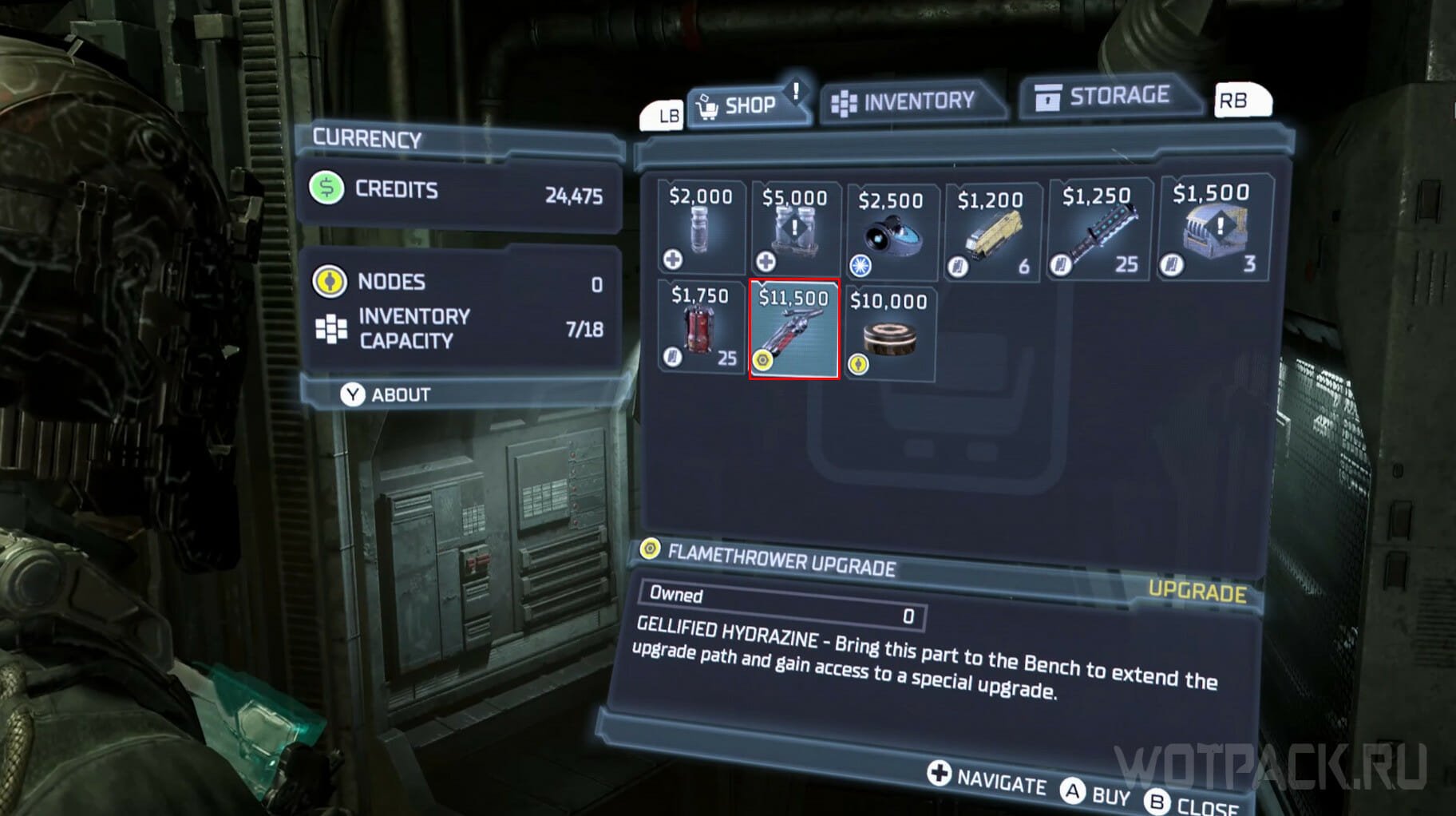
Task: Select the $11,500 Flamethrower Upgrade
Action: 793,329
